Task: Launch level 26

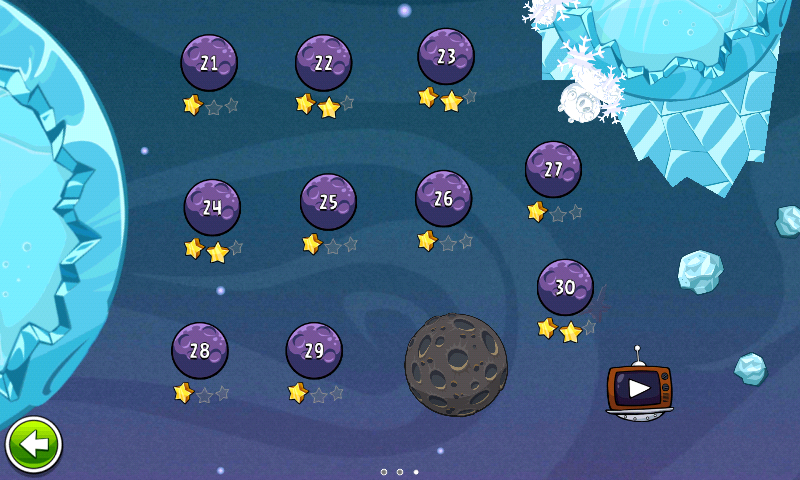Action: (x=443, y=199)
